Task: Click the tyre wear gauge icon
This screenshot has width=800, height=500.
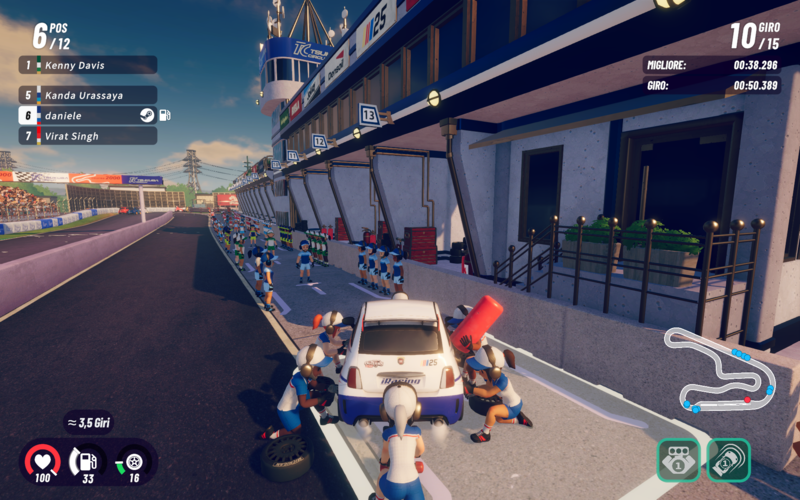Action: click(x=133, y=462)
